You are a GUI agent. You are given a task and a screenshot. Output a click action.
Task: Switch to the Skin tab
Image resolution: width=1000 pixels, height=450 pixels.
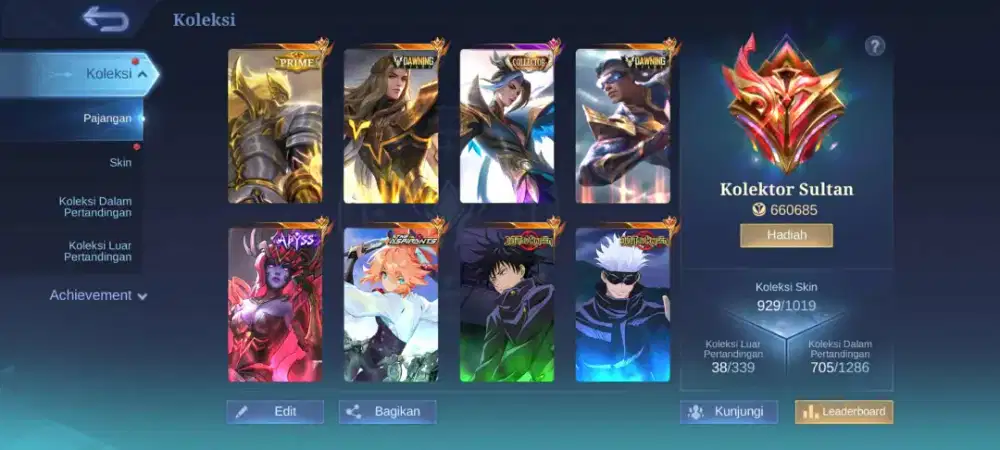click(x=120, y=162)
